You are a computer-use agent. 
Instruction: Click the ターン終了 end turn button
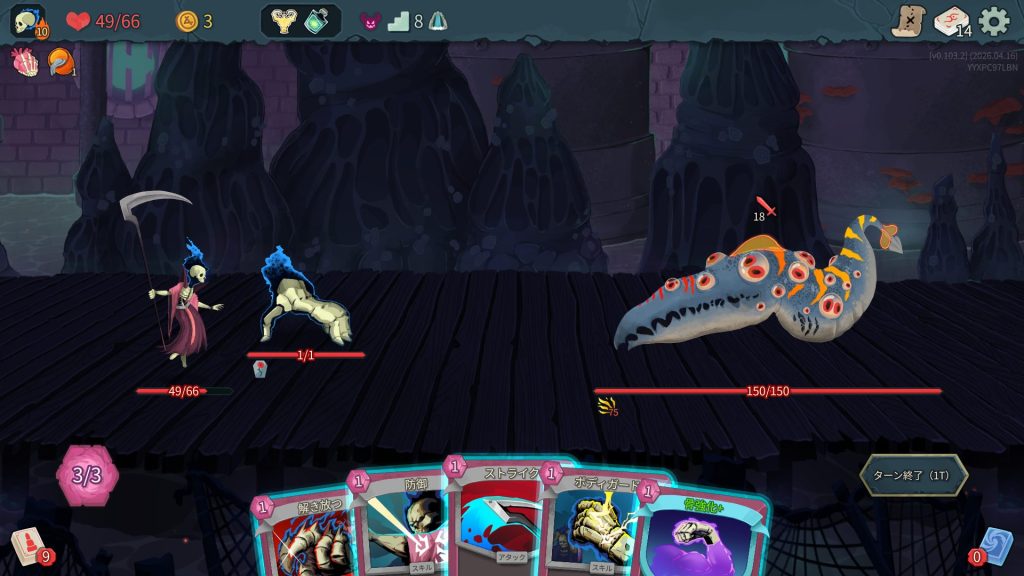[x=913, y=475]
